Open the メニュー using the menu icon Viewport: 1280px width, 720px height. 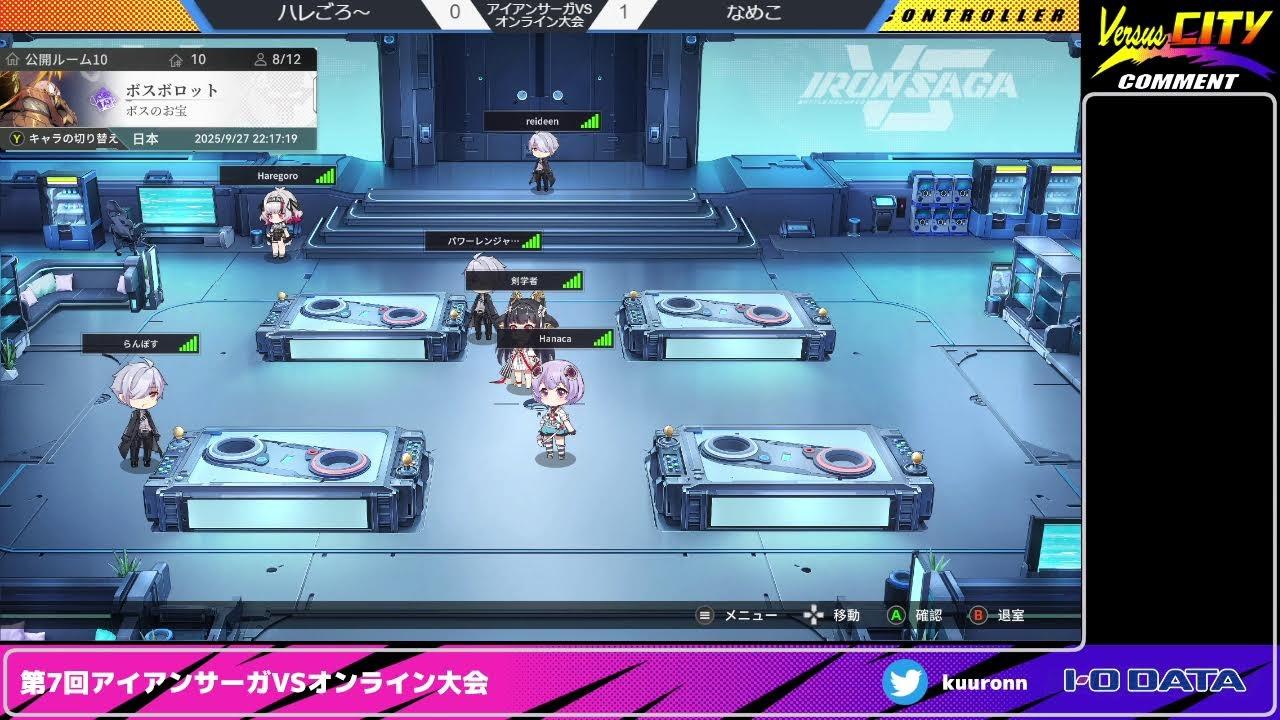(706, 616)
